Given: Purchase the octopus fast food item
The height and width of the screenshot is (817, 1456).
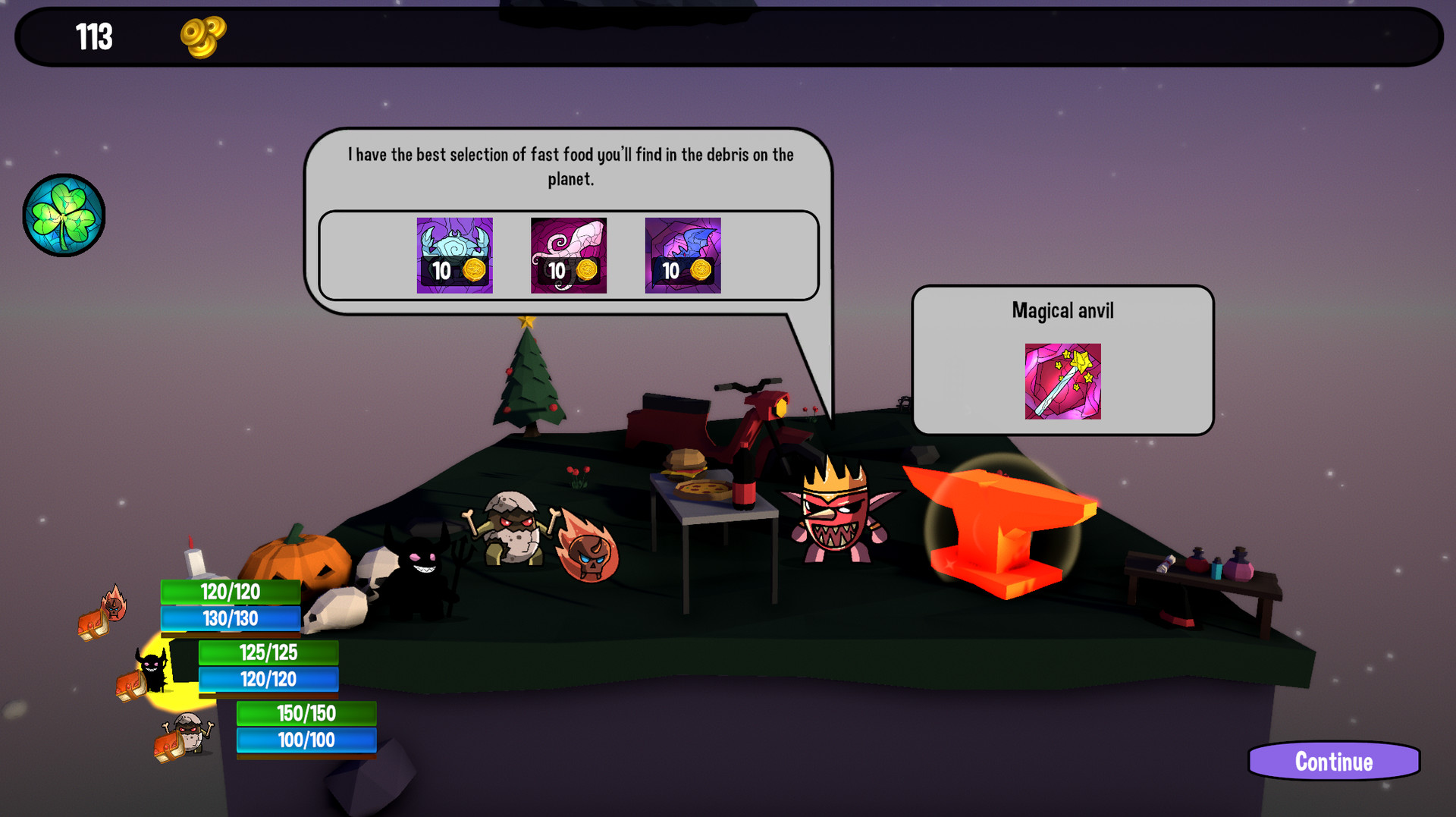Looking at the screenshot, I should click(x=567, y=256).
